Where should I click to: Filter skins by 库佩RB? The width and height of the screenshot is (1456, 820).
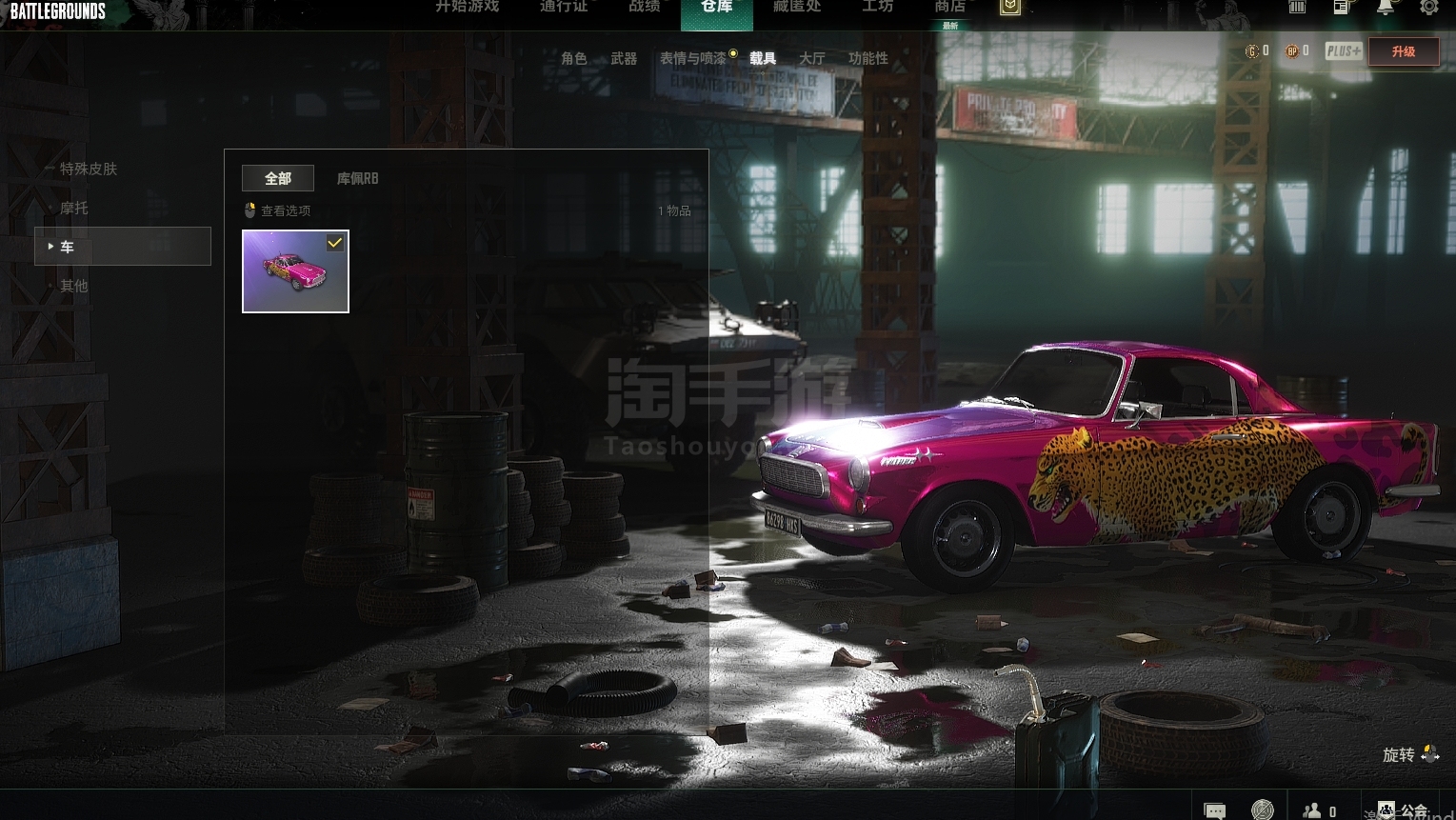coord(357,178)
